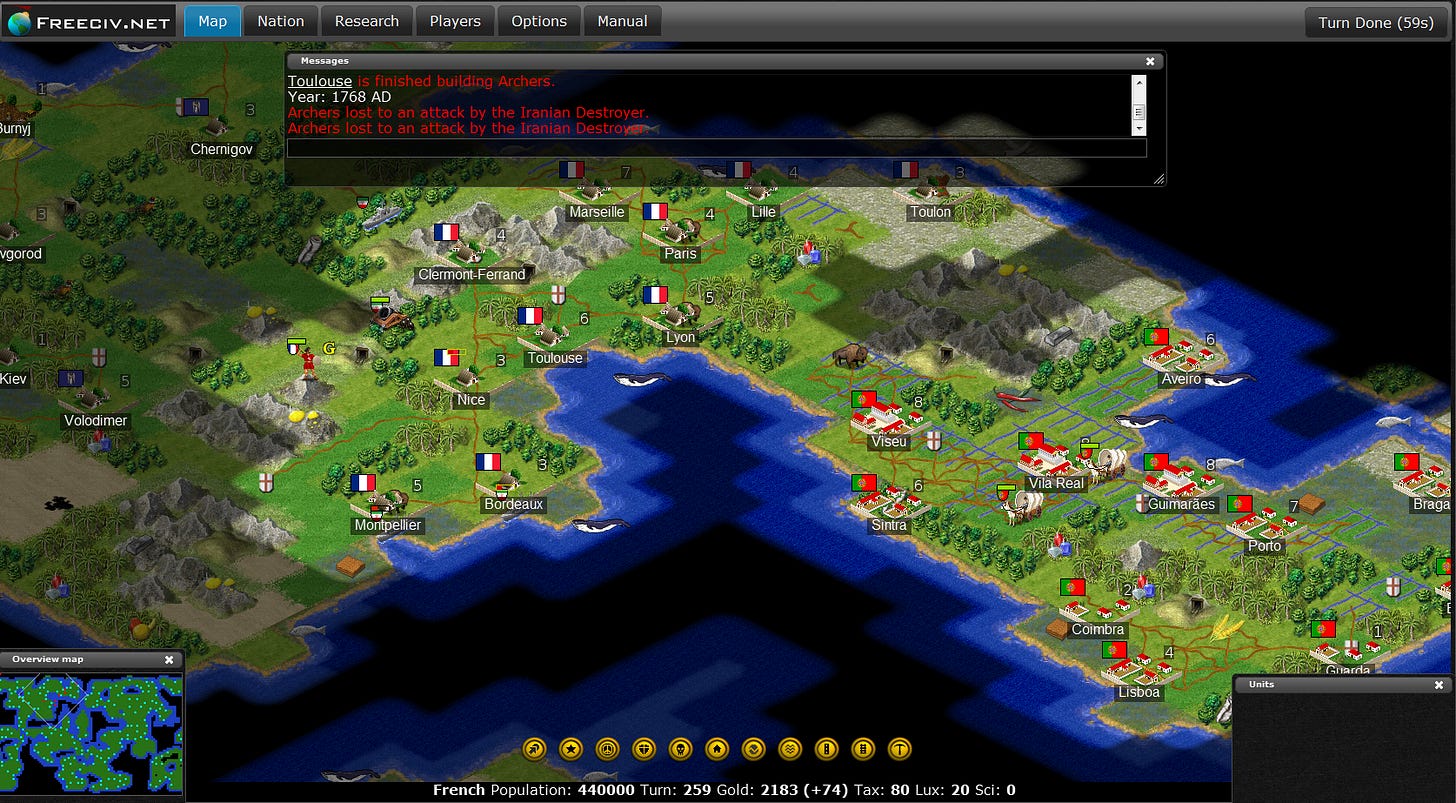The height and width of the screenshot is (803, 1456).
Task: Click the Goto arrow unit order icon
Action: [x=534, y=749]
